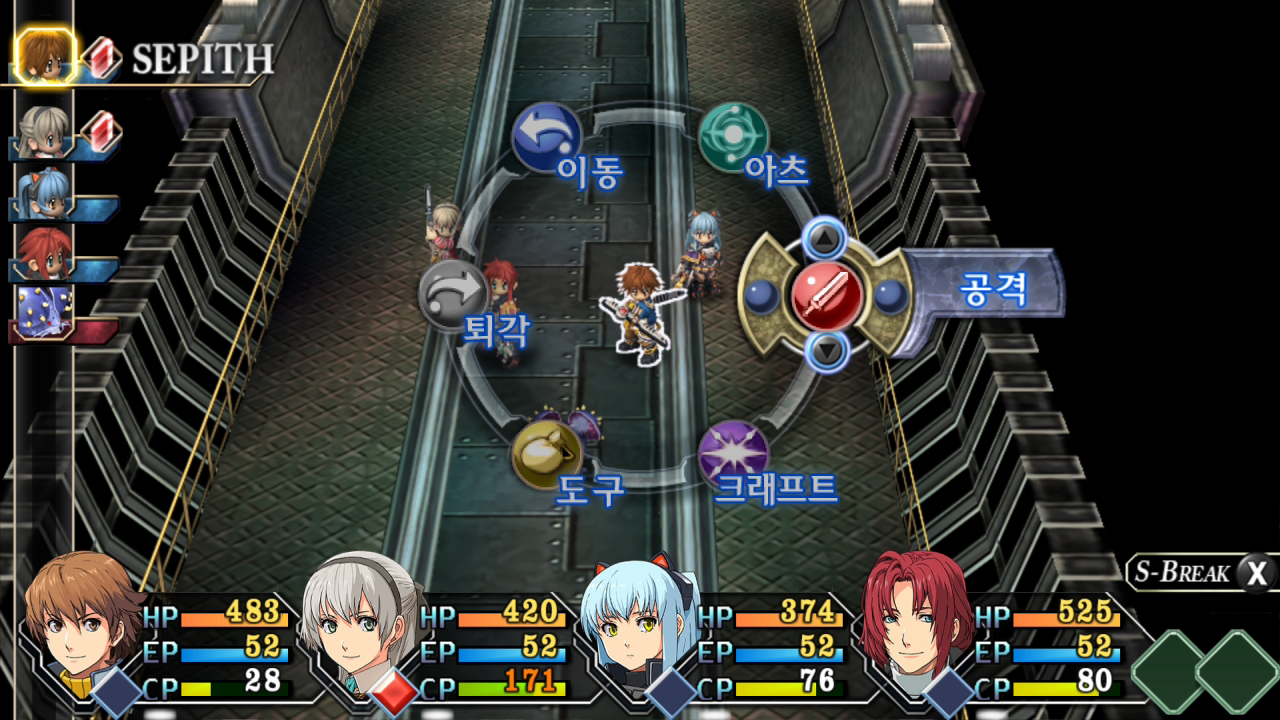Confirm the 공격 (Attack) command
1280x720 pixels.
[x=827, y=295]
